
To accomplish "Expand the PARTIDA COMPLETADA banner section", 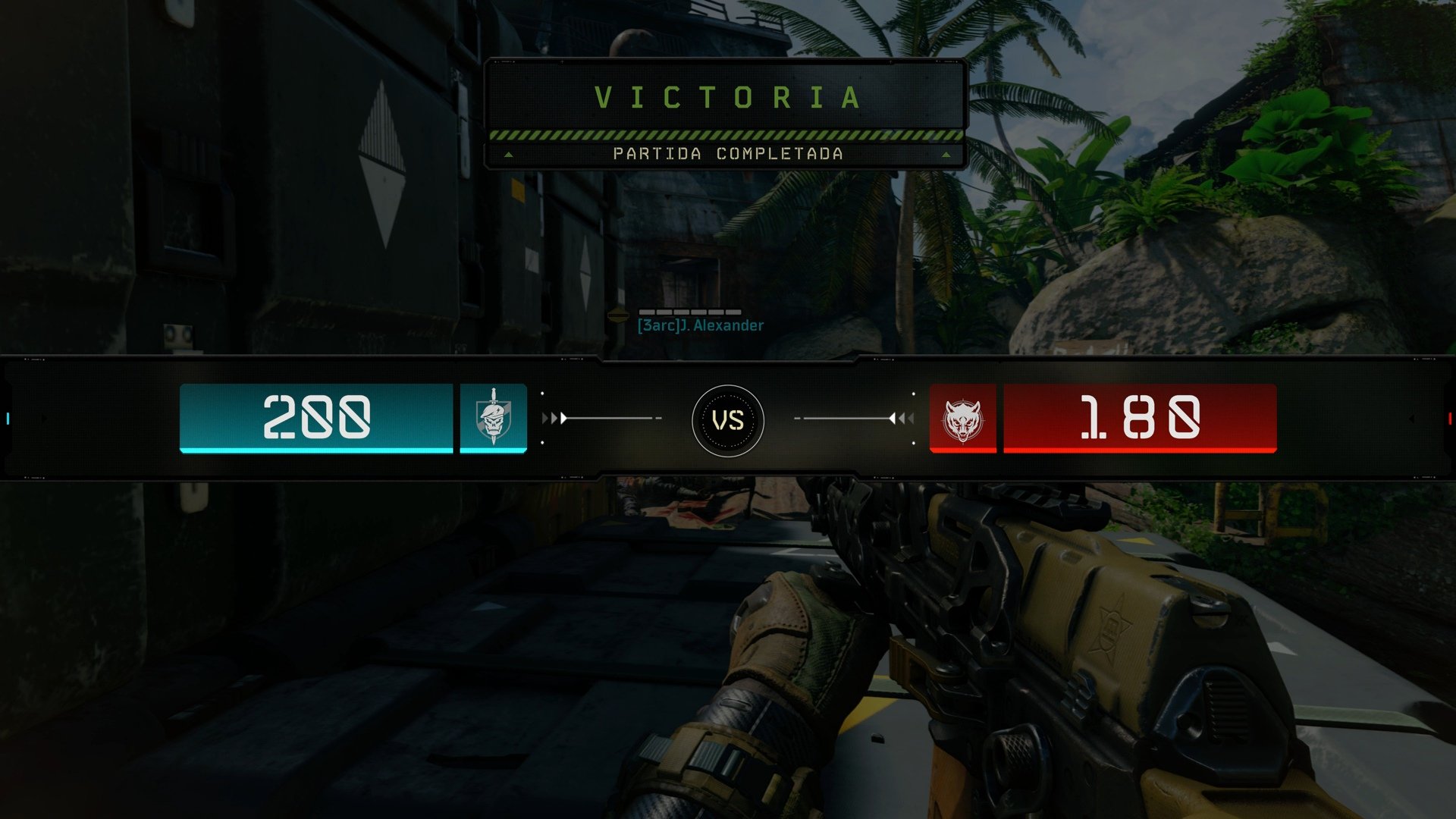I will [726, 153].
